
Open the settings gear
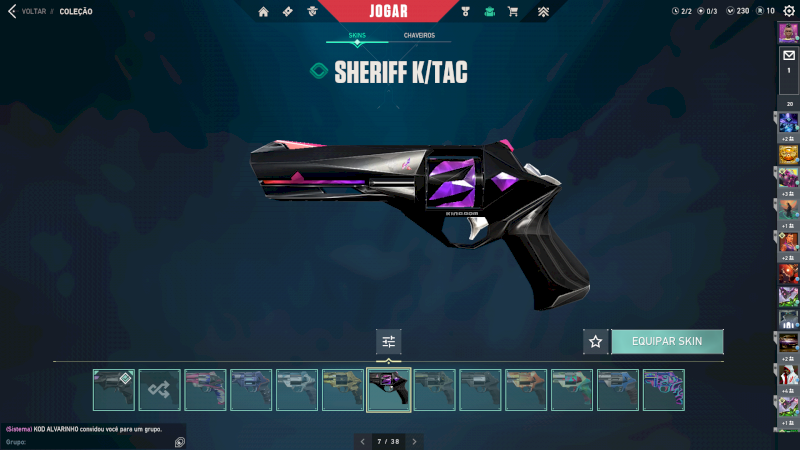pos(788,11)
